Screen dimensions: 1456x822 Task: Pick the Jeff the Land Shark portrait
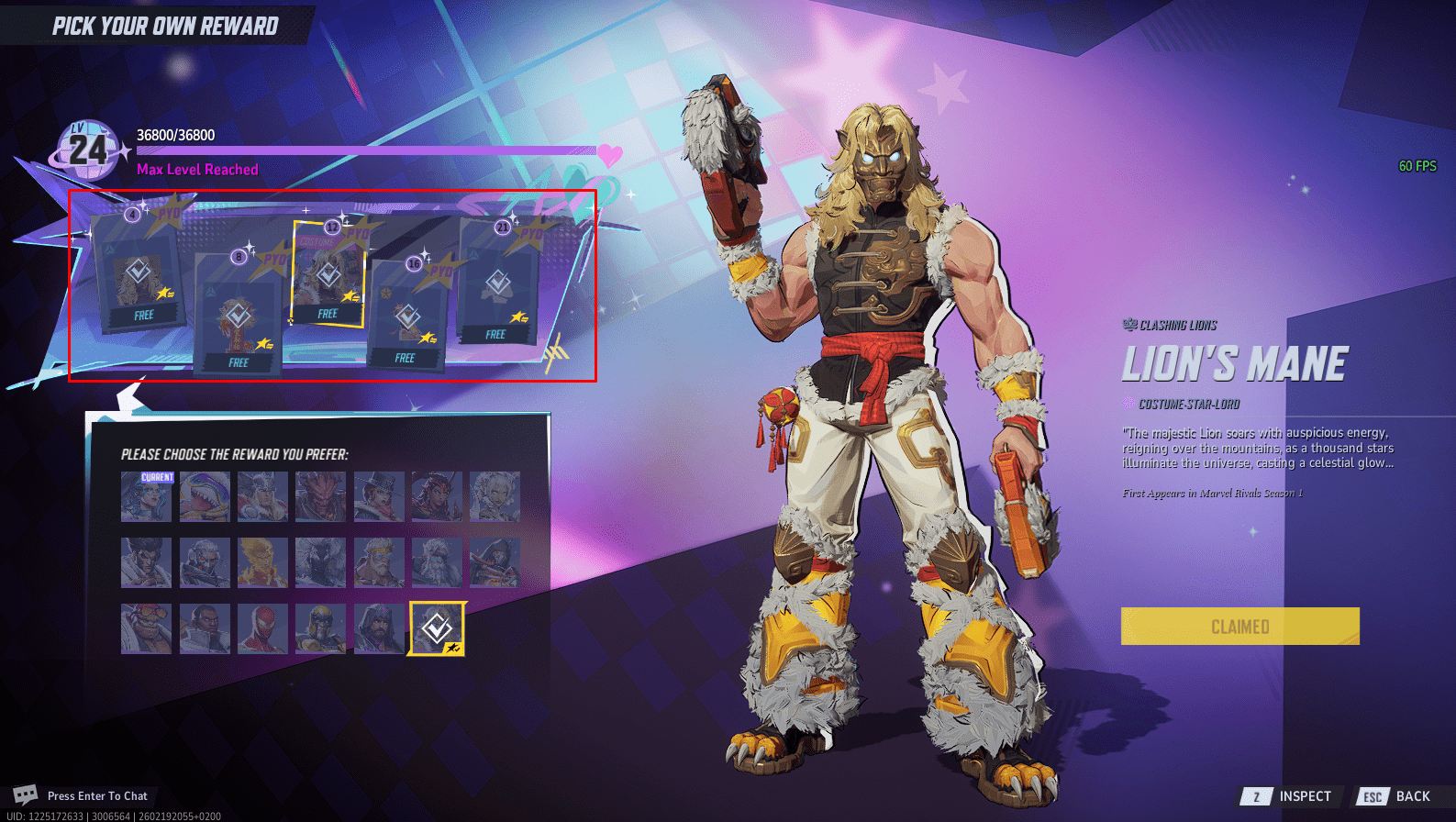(205, 496)
